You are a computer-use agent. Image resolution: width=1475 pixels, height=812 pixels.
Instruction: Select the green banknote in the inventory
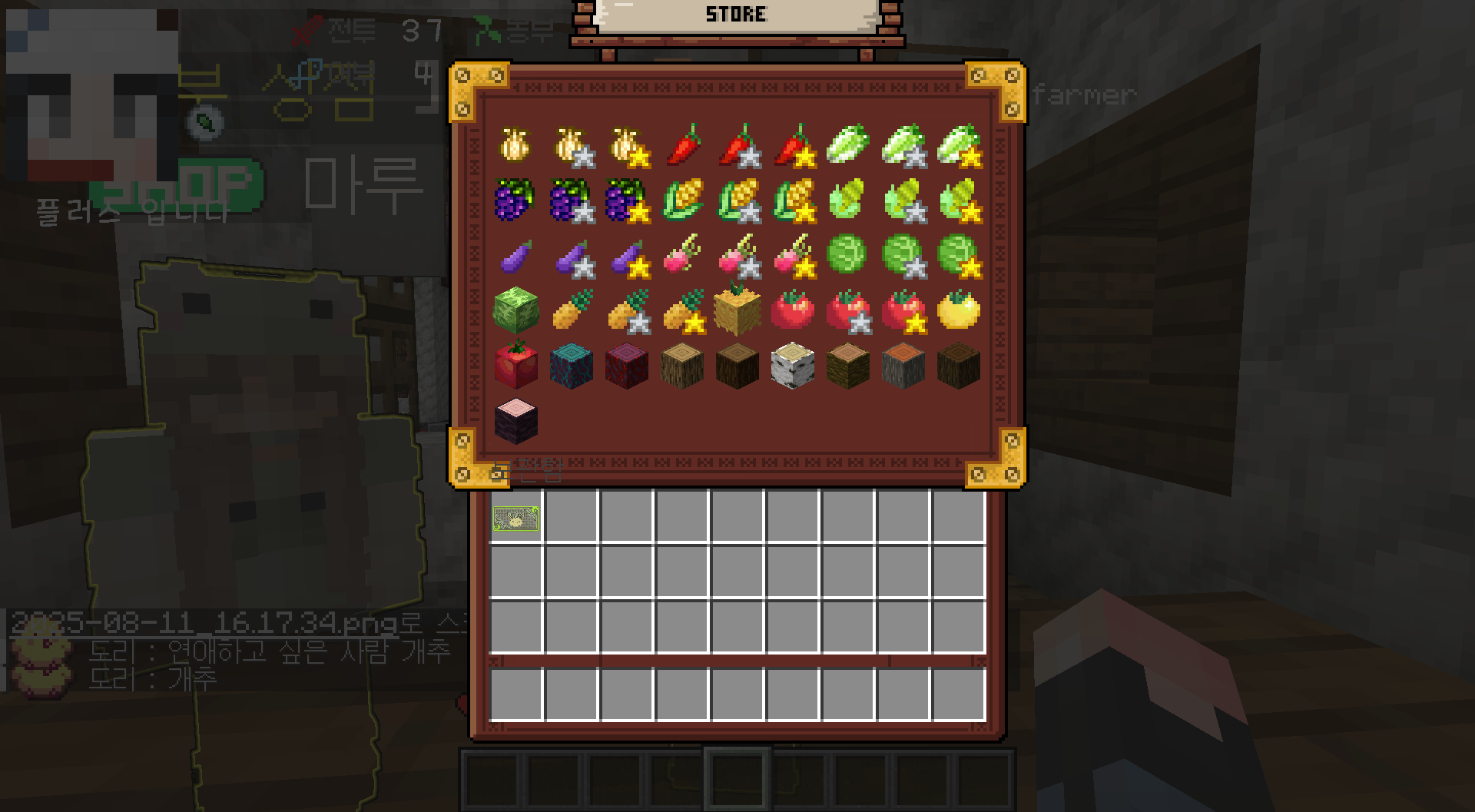(515, 519)
